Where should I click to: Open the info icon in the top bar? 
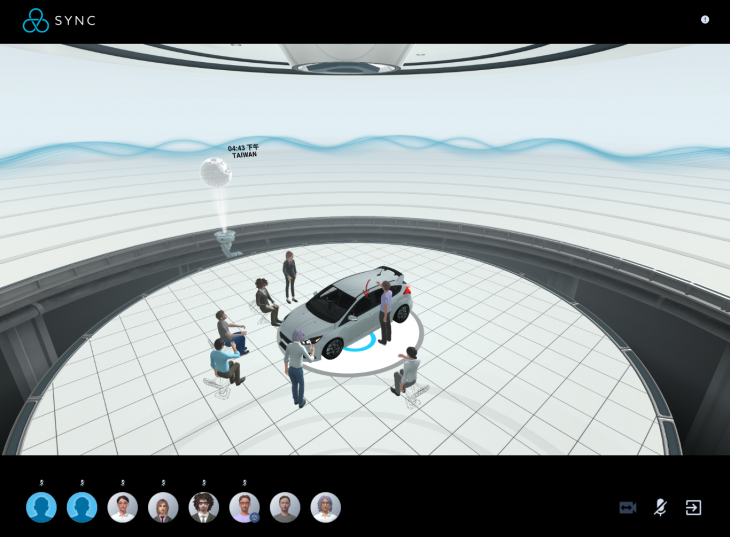pos(705,19)
